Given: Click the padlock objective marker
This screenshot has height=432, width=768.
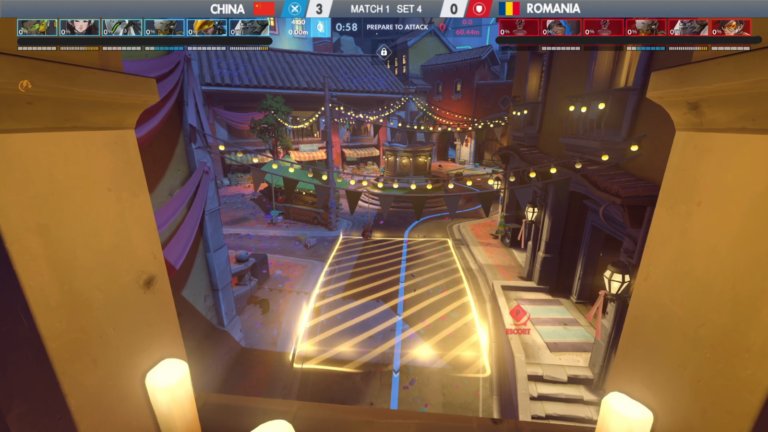Looking at the screenshot, I should pos(383,51).
